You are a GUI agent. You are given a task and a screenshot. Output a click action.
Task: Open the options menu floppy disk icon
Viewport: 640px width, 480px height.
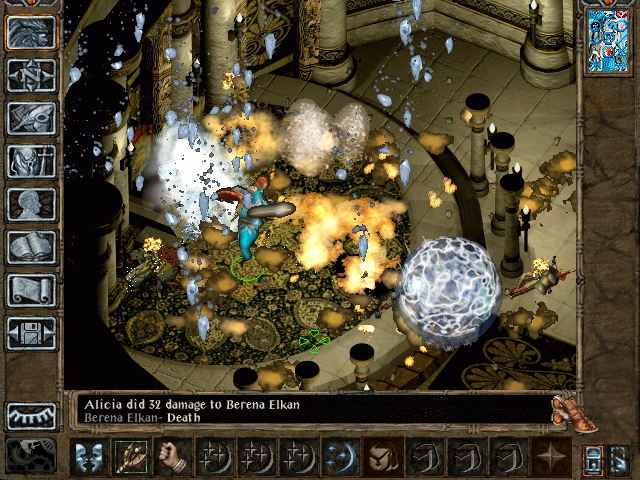[x=31, y=333]
